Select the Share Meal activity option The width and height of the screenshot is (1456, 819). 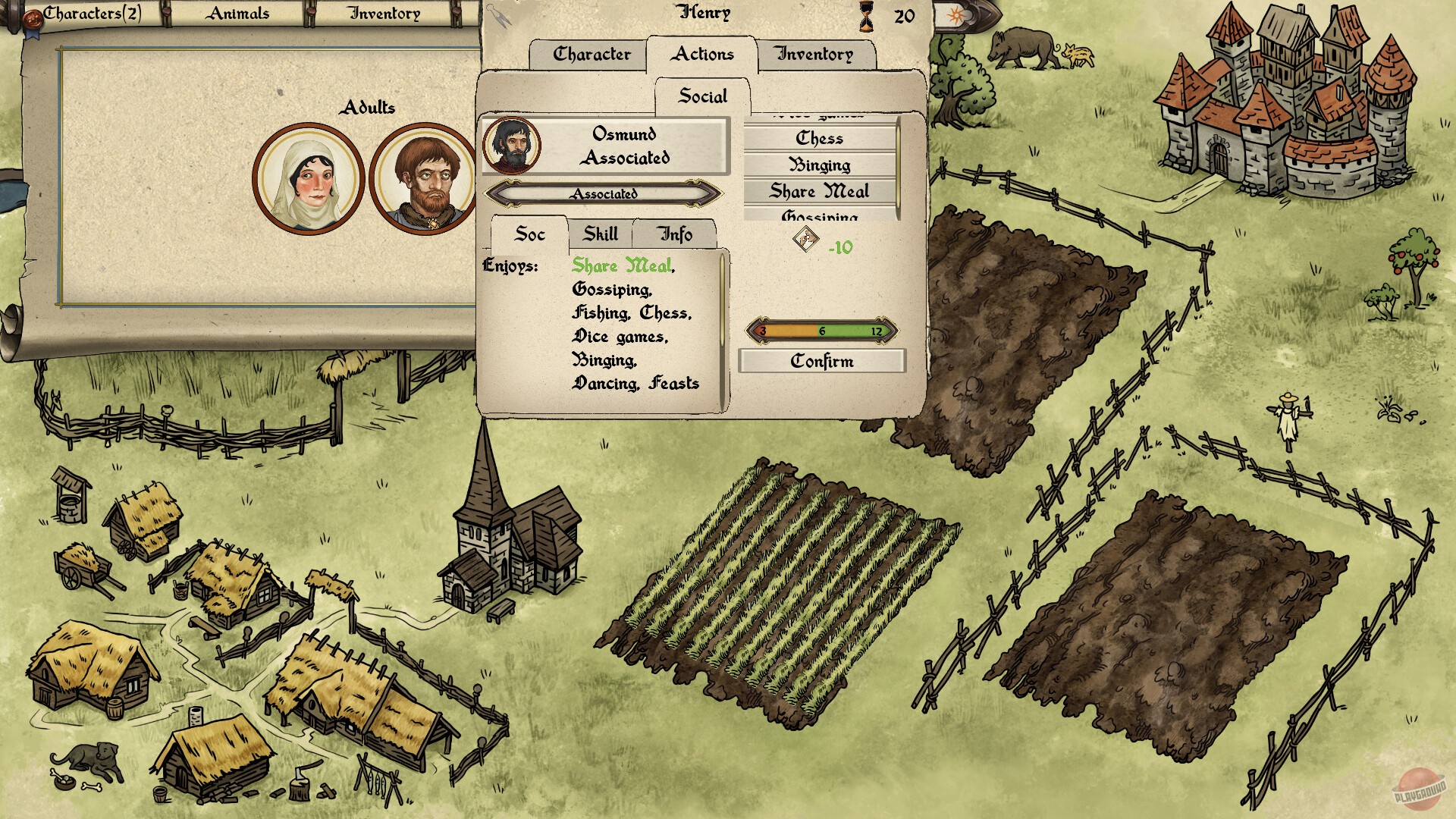pyautogui.click(x=820, y=192)
